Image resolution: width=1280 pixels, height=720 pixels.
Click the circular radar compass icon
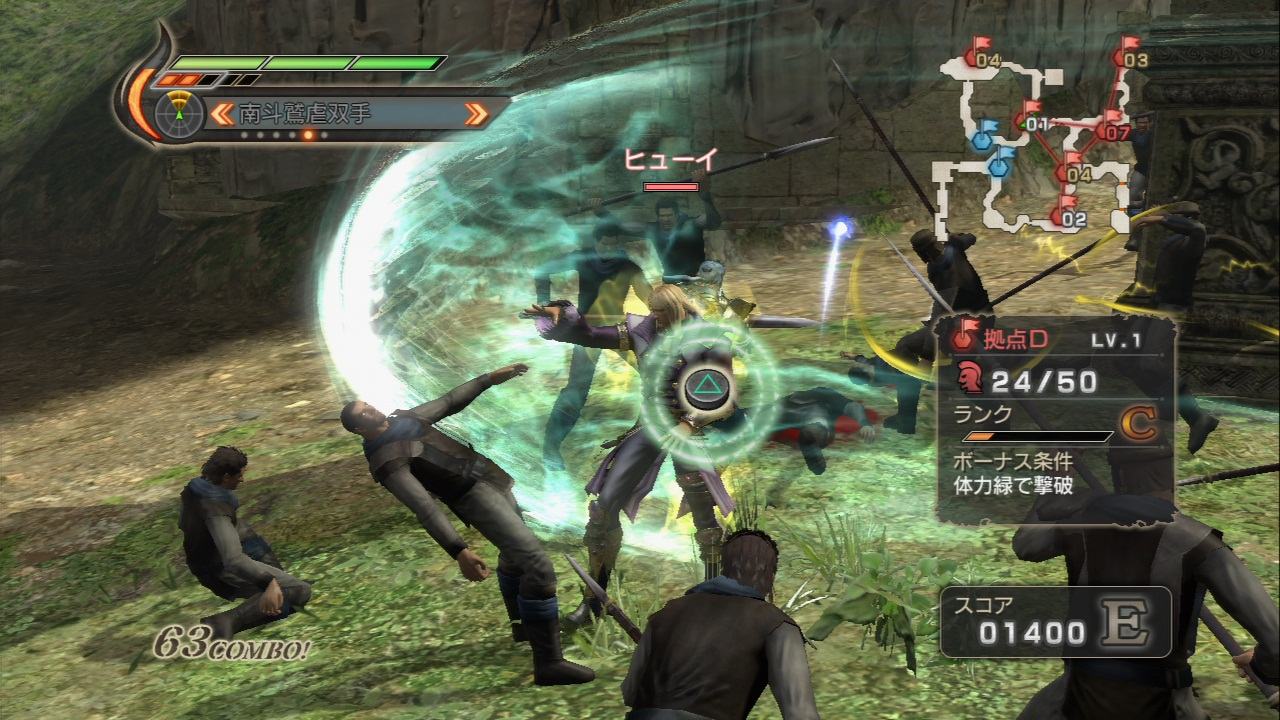click(x=179, y=113)
